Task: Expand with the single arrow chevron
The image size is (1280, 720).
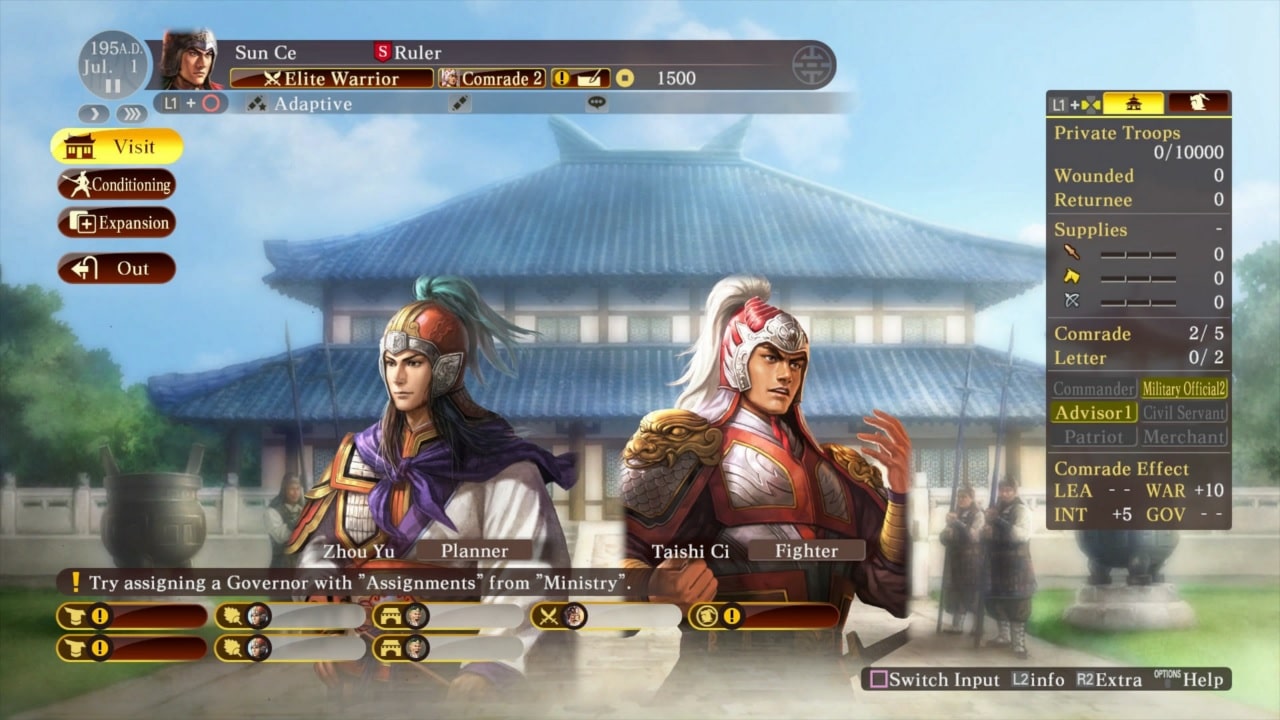Action: [94, 113]
